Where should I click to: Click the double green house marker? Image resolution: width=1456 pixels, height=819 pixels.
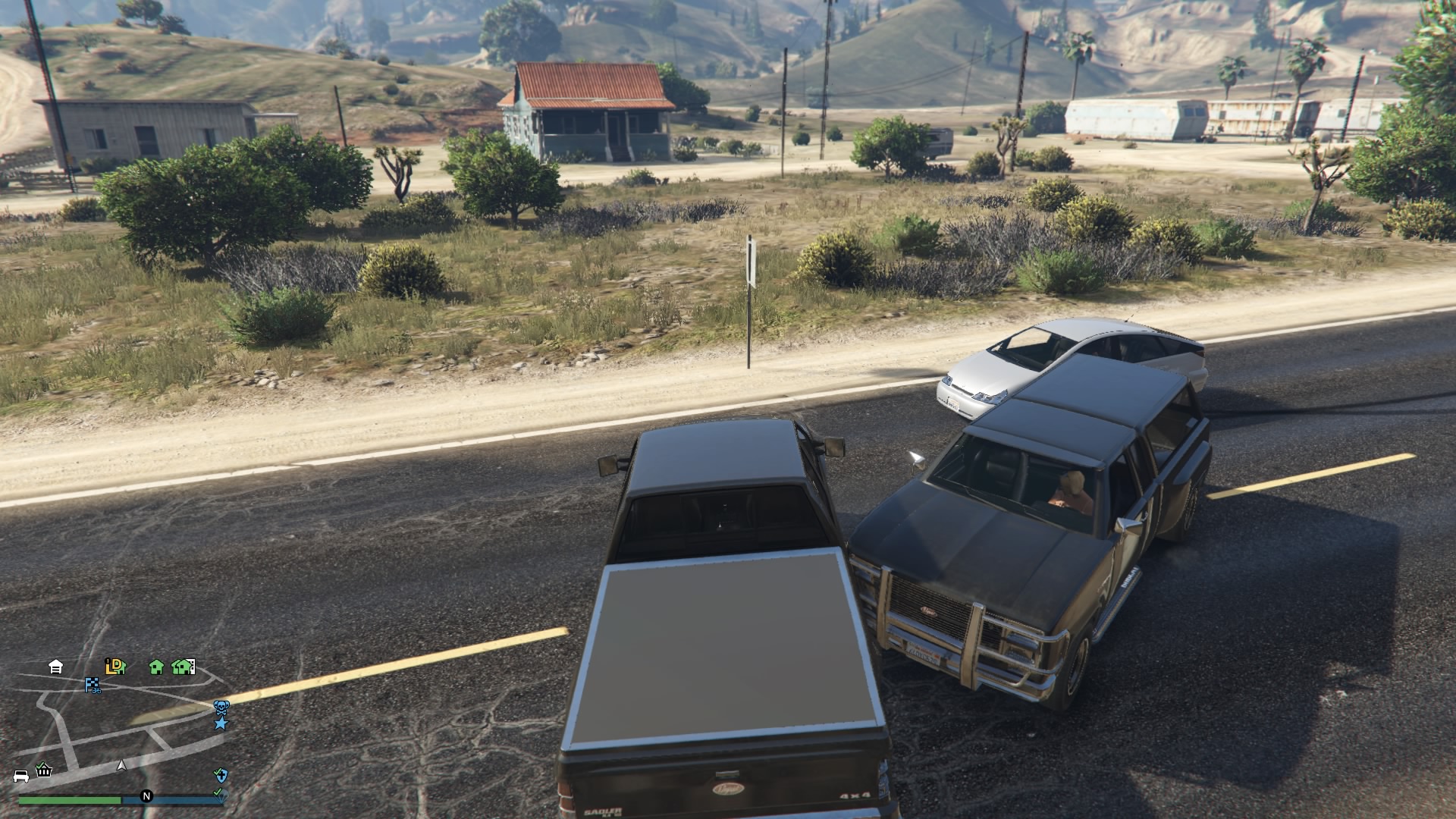pyautogui.click(x=183, y=667)
